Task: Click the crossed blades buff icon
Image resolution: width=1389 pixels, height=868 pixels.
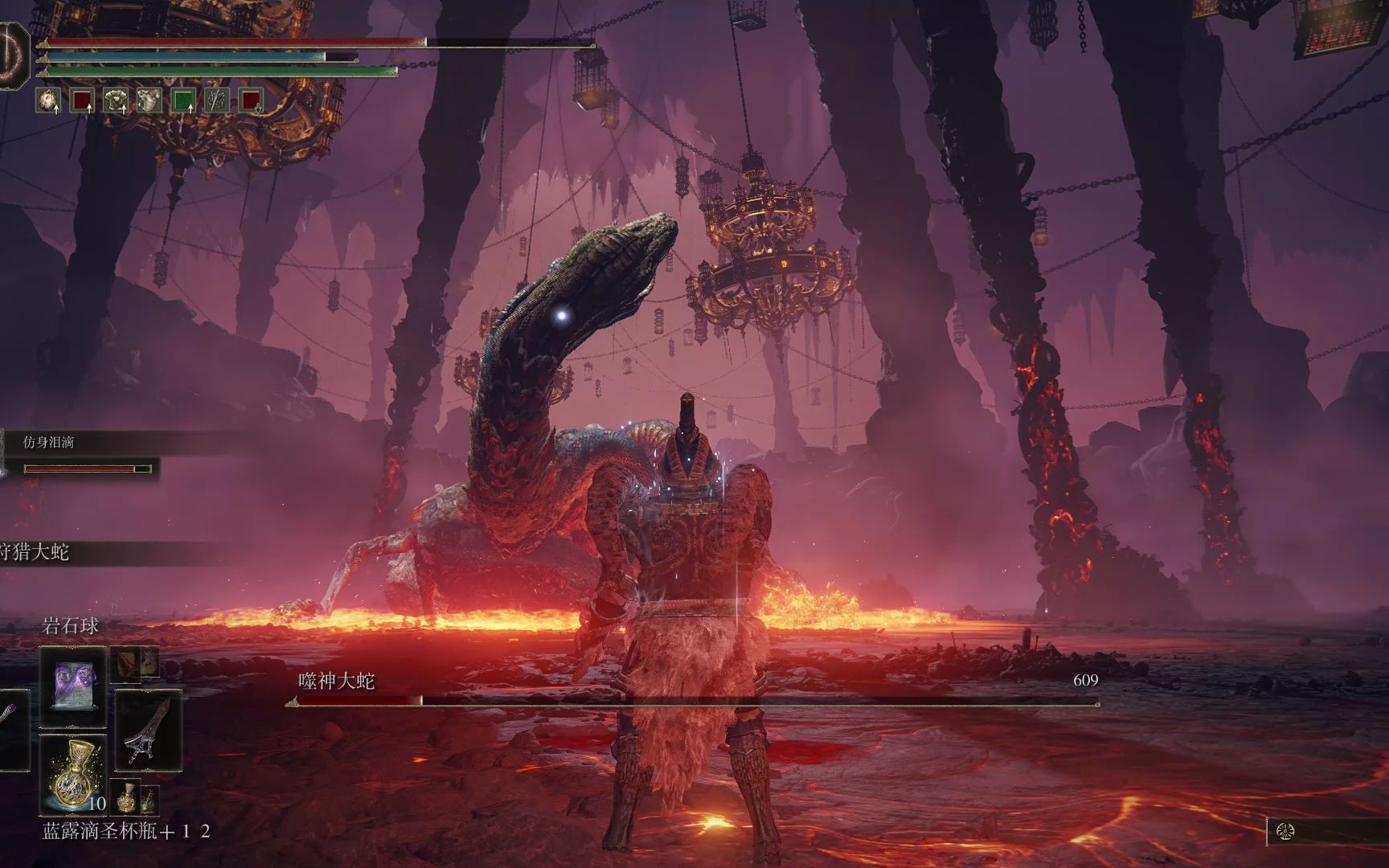Action: tap(217, 100)
